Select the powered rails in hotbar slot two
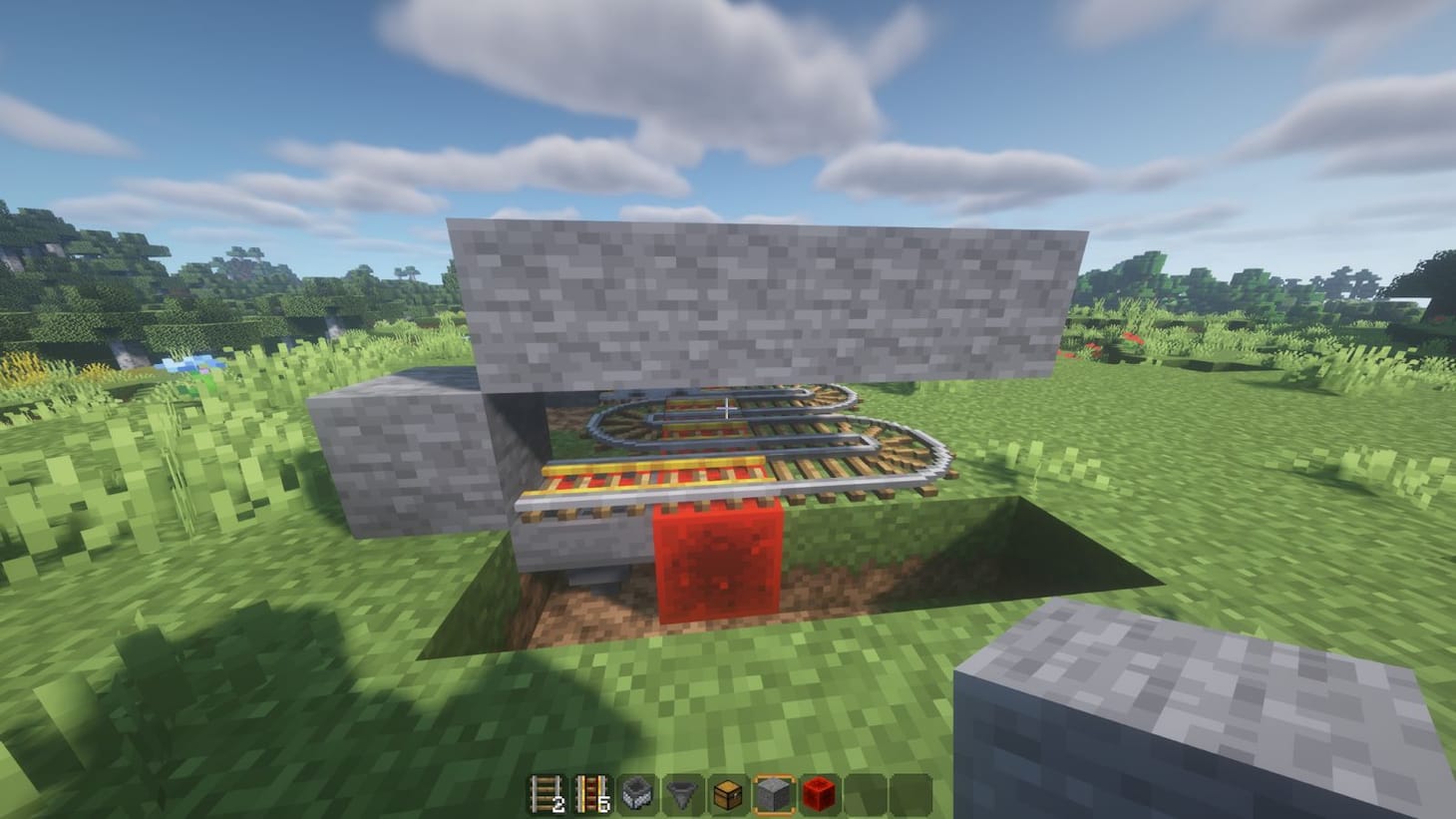 pyautogui.click(x=590, y=794)
